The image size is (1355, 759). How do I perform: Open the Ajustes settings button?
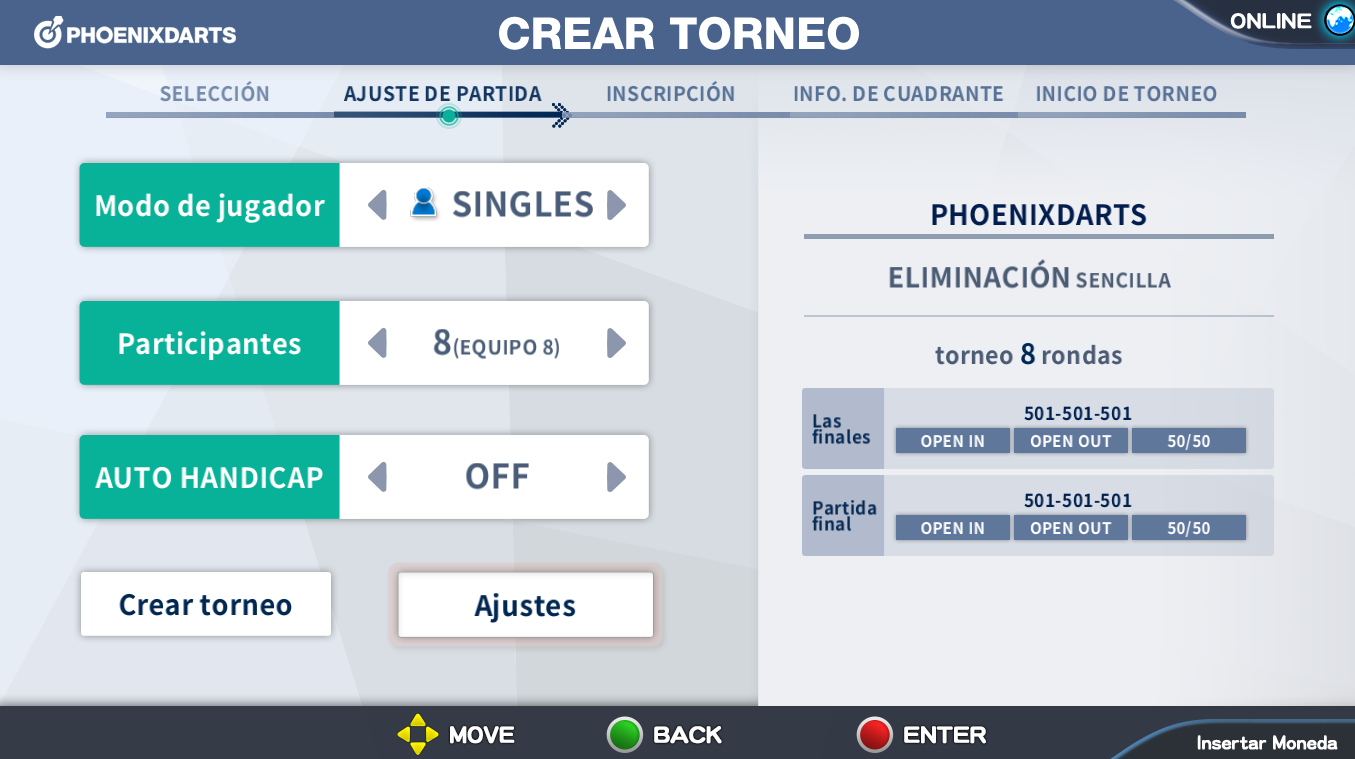(x=525, y=605)
